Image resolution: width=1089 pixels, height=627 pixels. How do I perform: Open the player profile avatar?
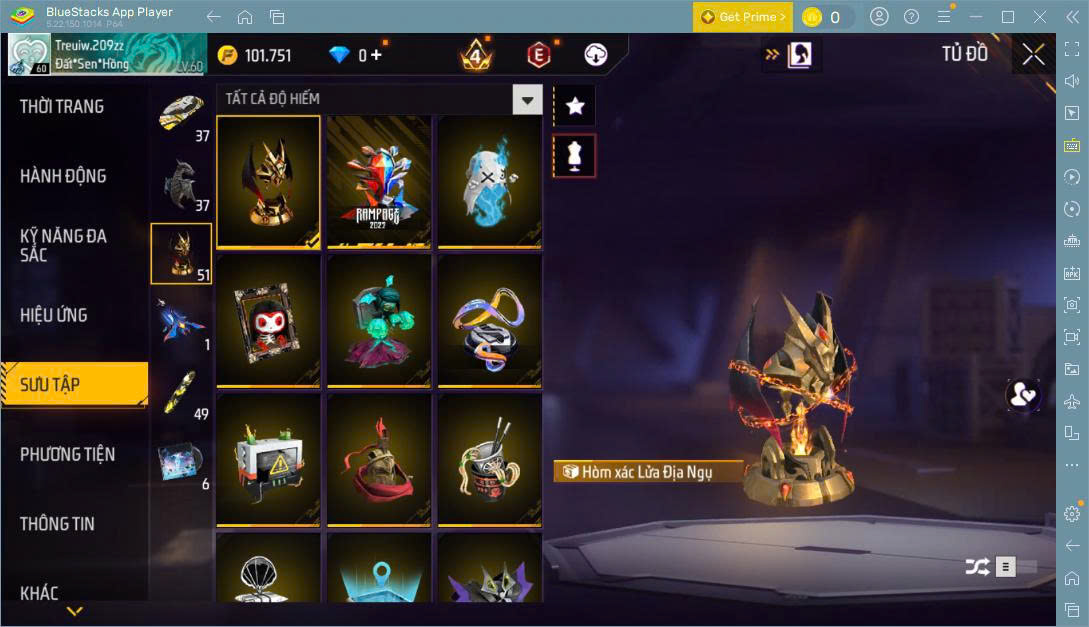point(29,55)
